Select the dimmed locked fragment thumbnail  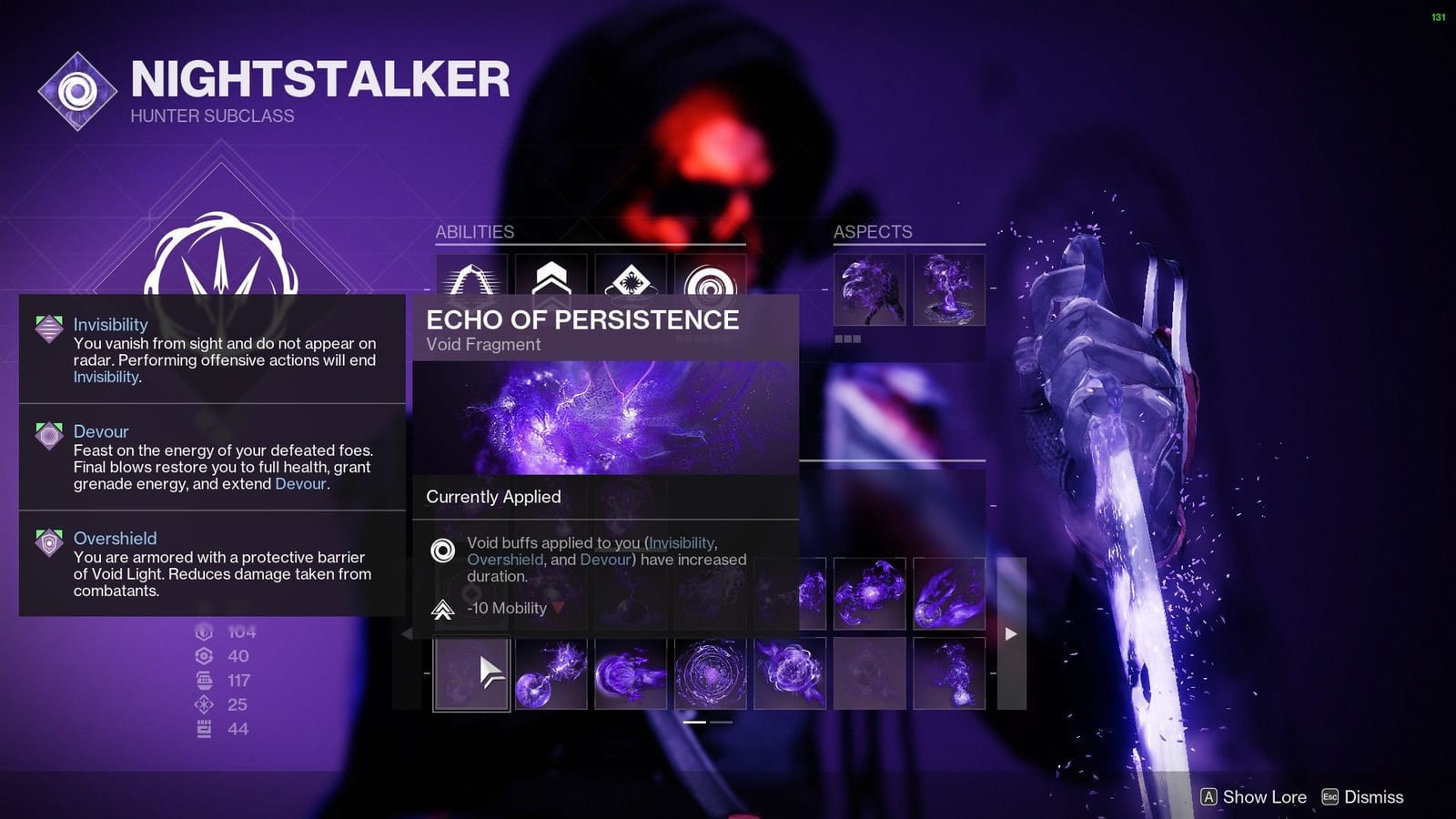pos(869,673)
